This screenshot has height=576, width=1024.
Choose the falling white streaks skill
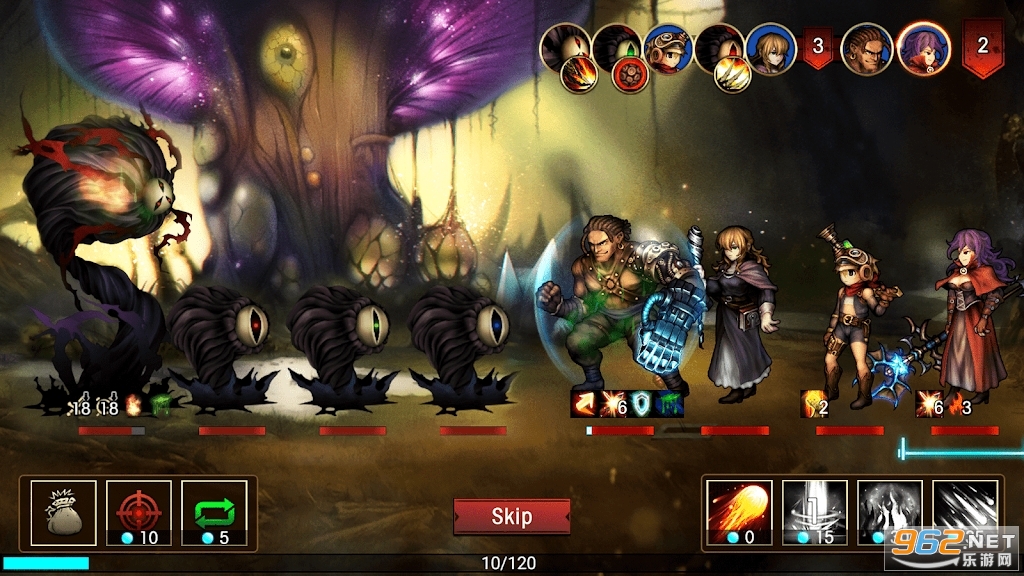[965, 505]
